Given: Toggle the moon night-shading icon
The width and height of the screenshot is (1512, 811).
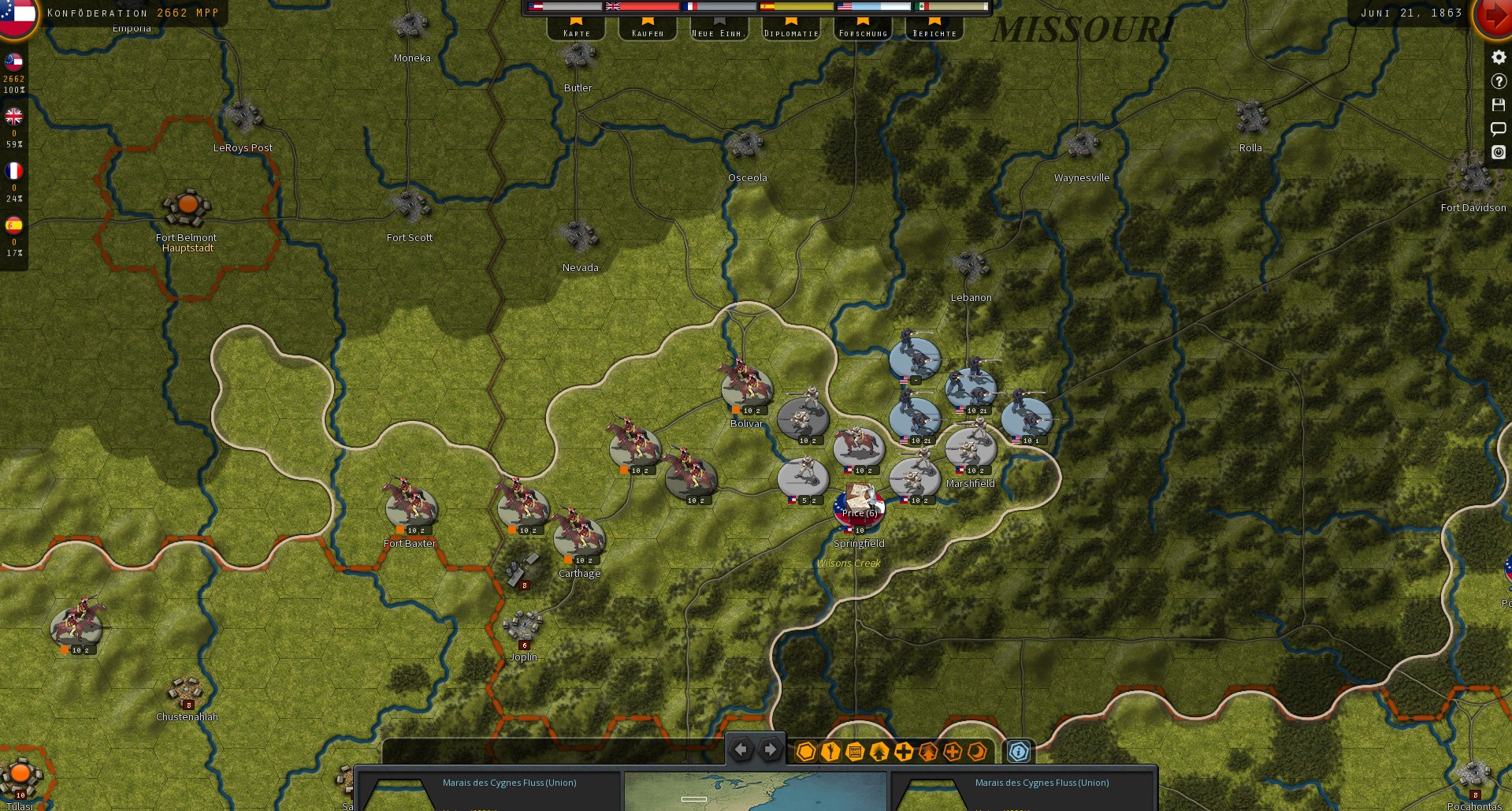Looking at the screenshot, I should tap(977, 751).
